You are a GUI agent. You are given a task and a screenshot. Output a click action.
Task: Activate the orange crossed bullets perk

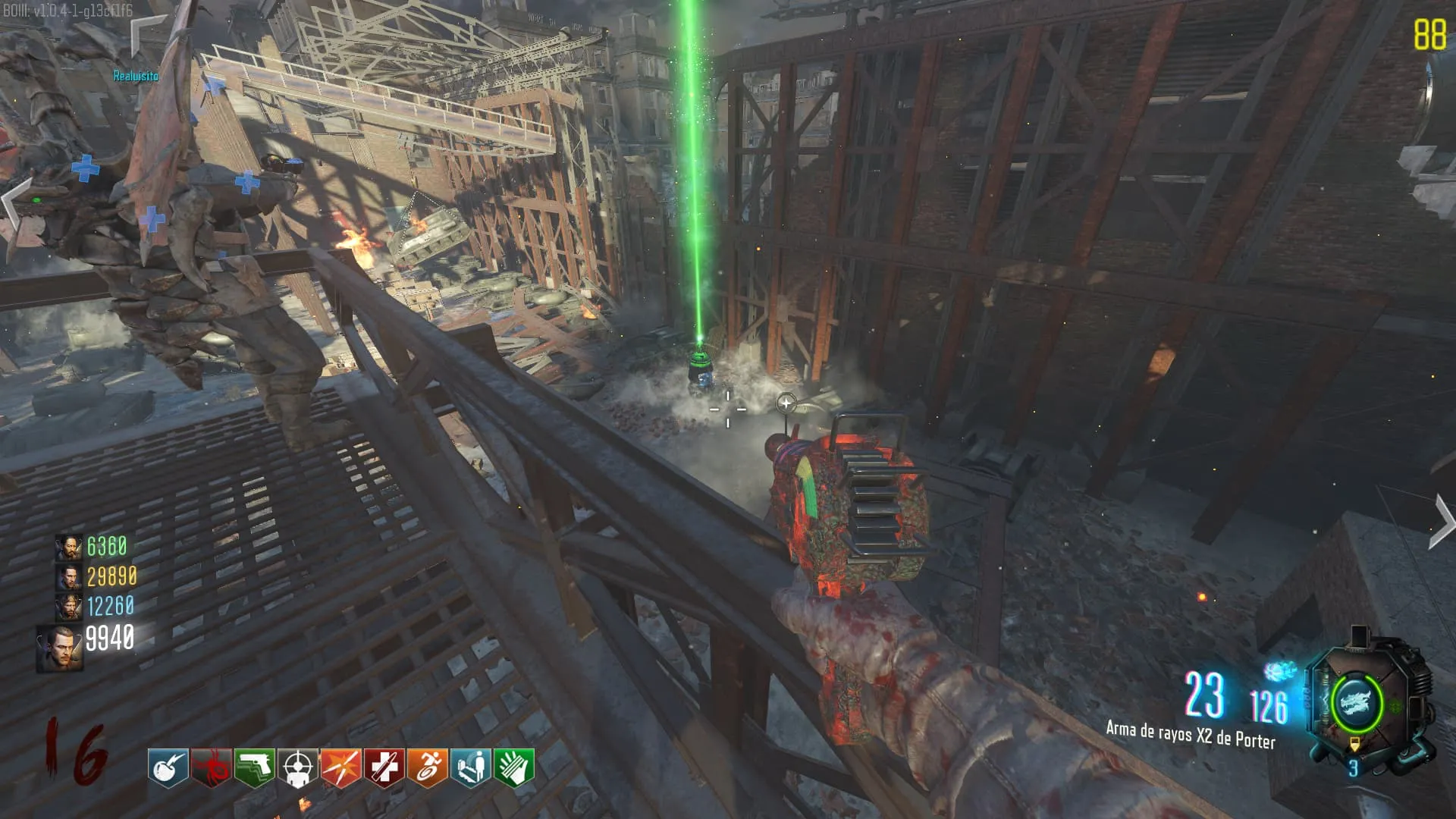(340, 767)
